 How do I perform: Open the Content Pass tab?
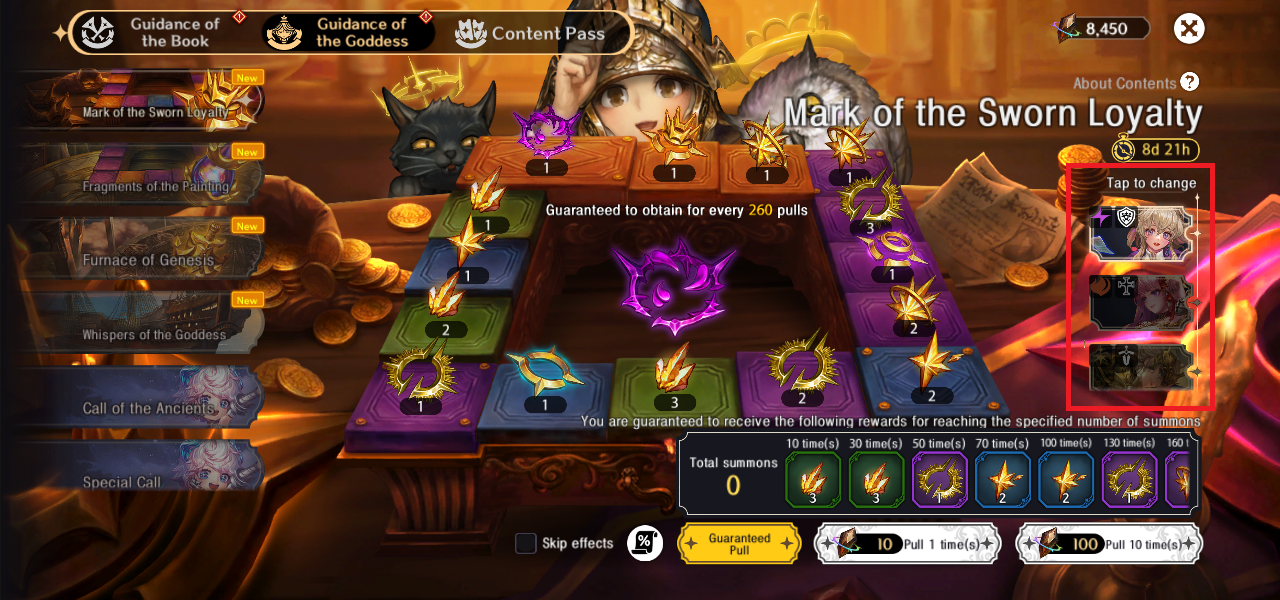coord(531,34)
